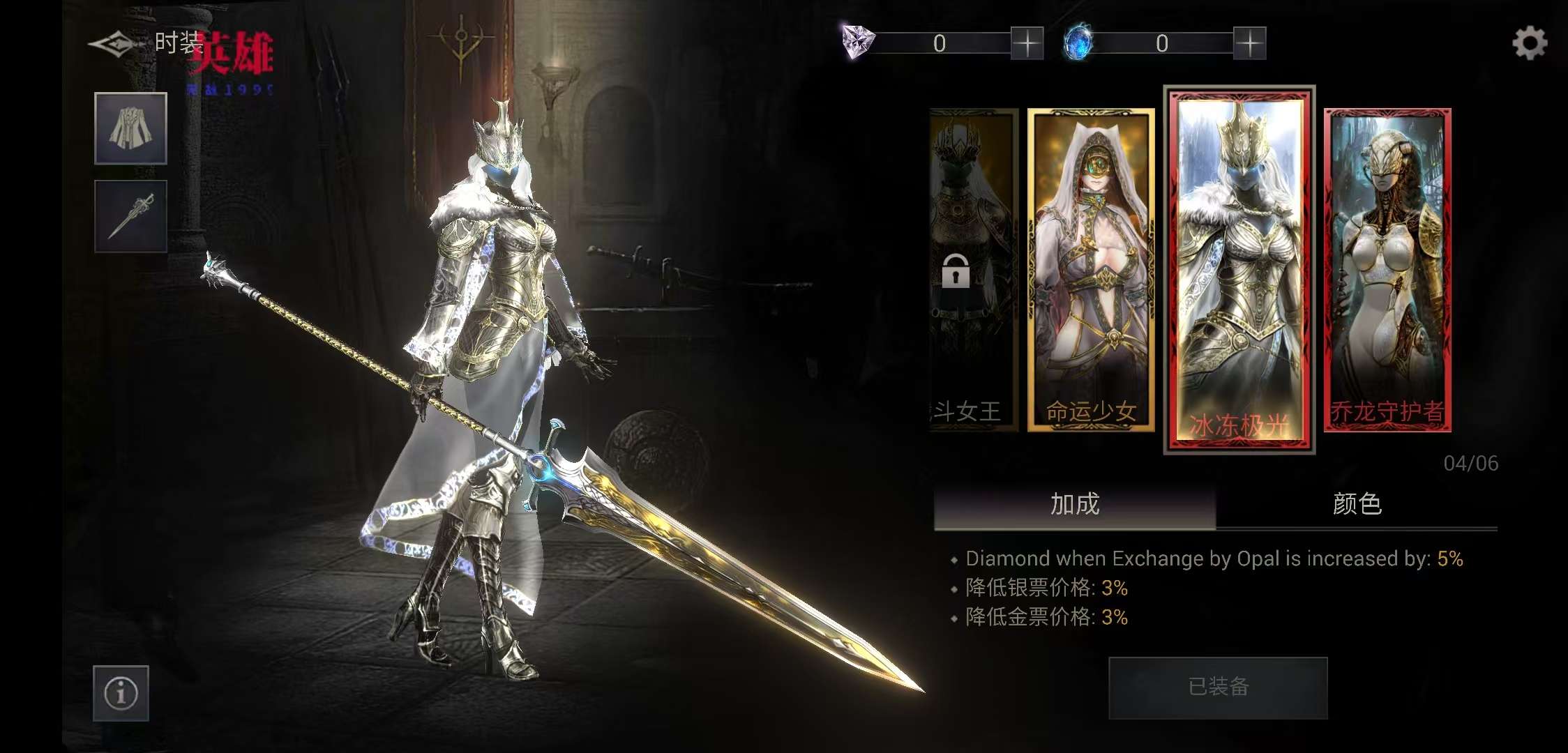Choose the 命运少女 costume card
Screen dimensions: 1568x753
click(x=1091, y=271)
